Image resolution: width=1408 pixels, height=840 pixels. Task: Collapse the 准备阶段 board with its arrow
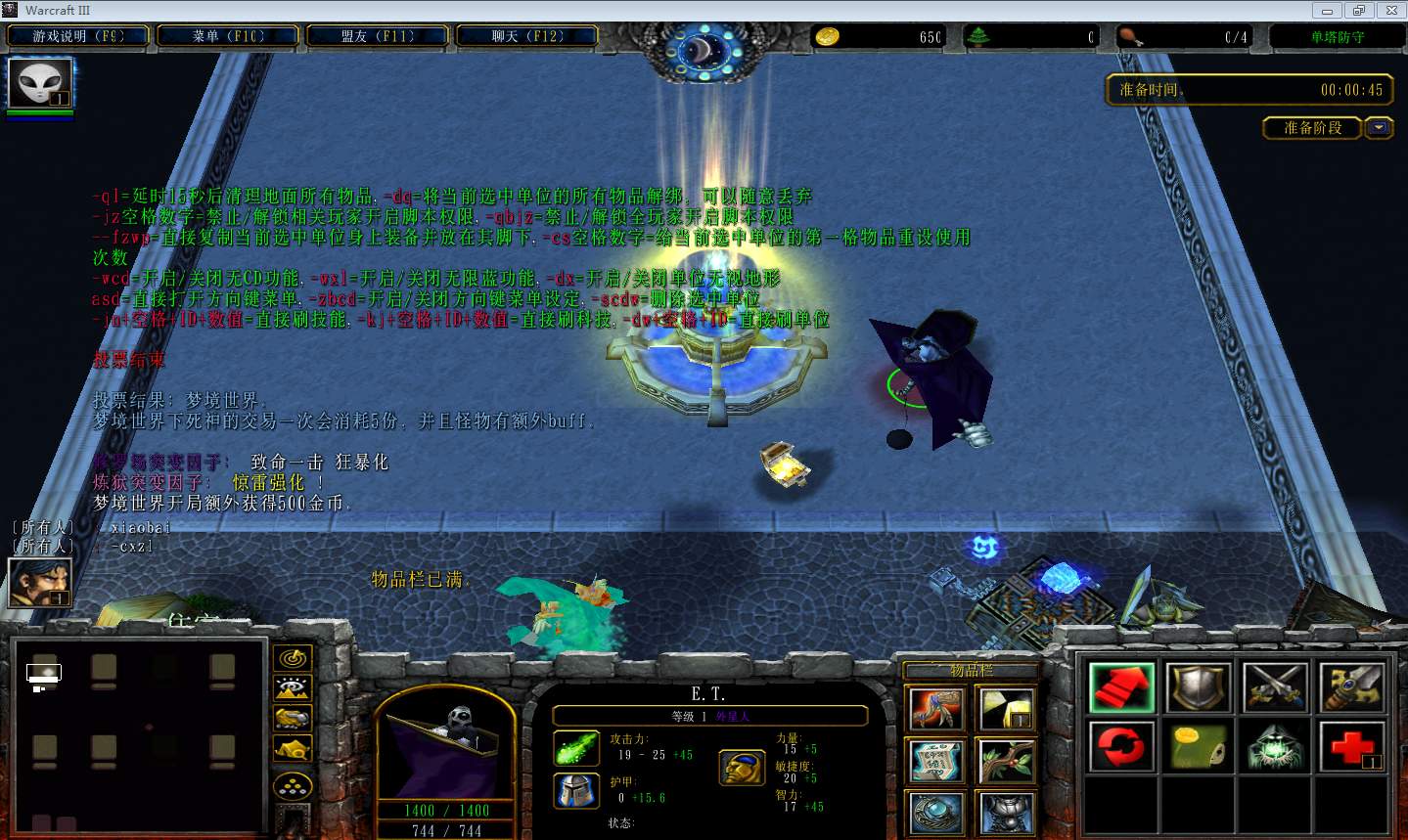coord(1379,128)
